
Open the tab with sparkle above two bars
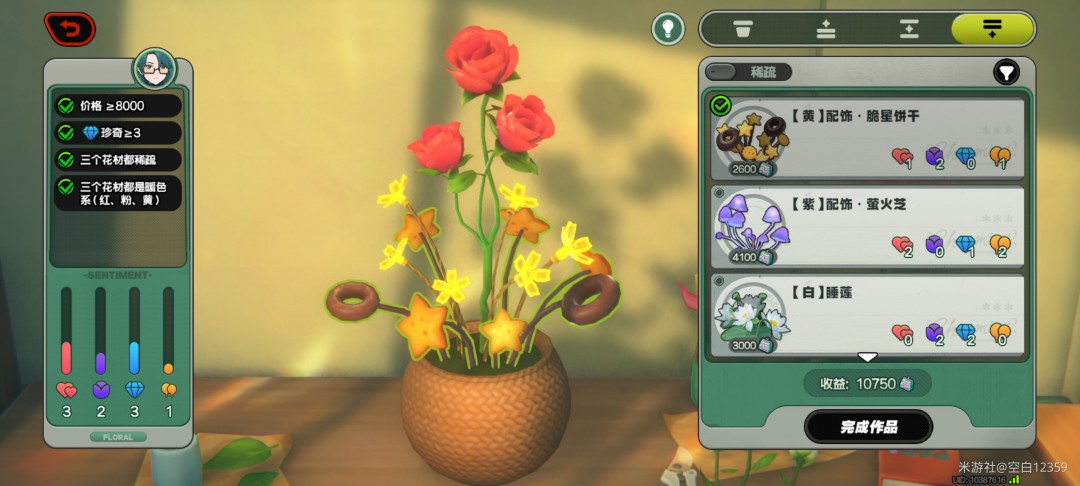pyautogui.click(x=826, y=29)
